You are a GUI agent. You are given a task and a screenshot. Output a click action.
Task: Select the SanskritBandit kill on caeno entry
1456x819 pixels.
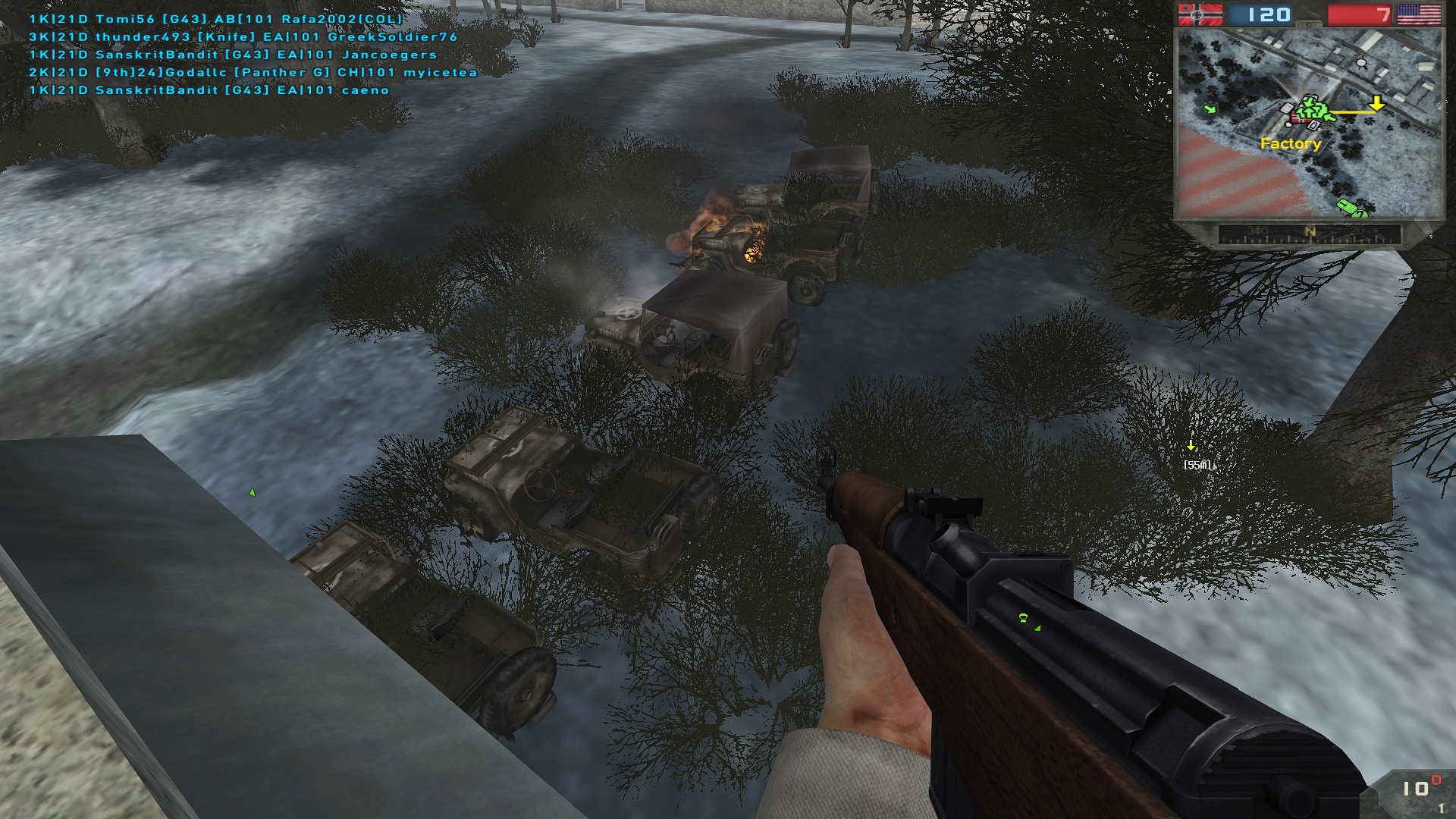pyautogui.click(x=209, y=90)
